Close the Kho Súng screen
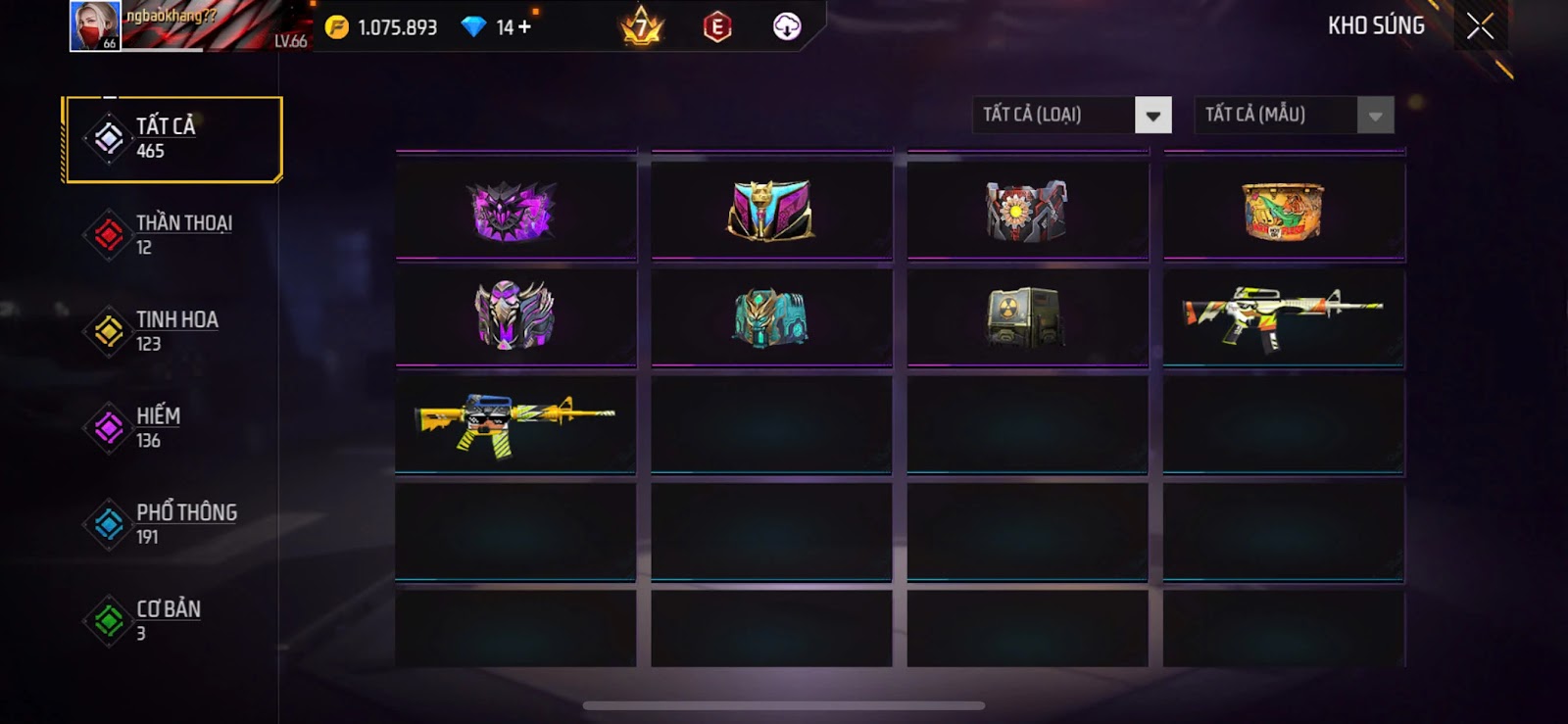 (x=1480, y=26)
